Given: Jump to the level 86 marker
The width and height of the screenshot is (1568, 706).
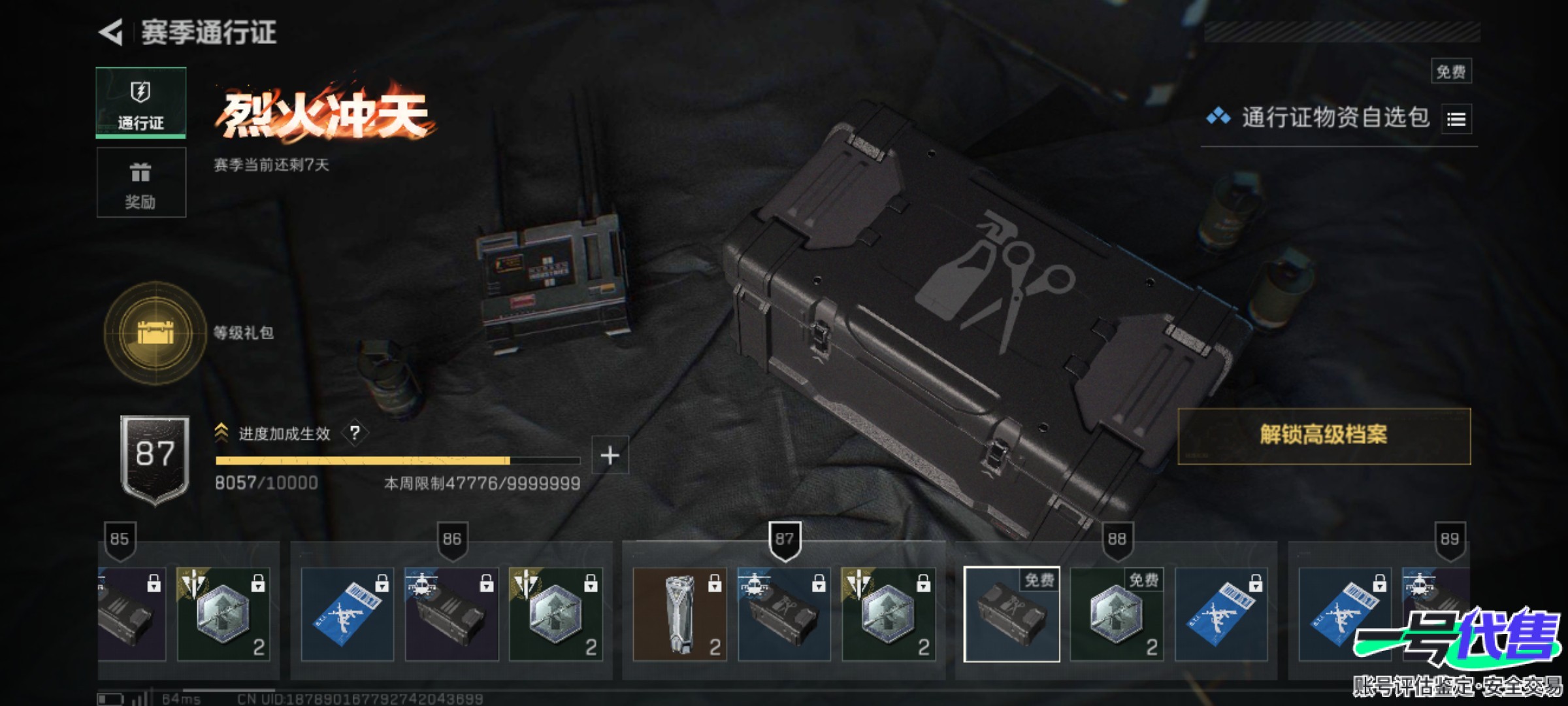Looking at the screenshot, I should [x=452, y=540].
